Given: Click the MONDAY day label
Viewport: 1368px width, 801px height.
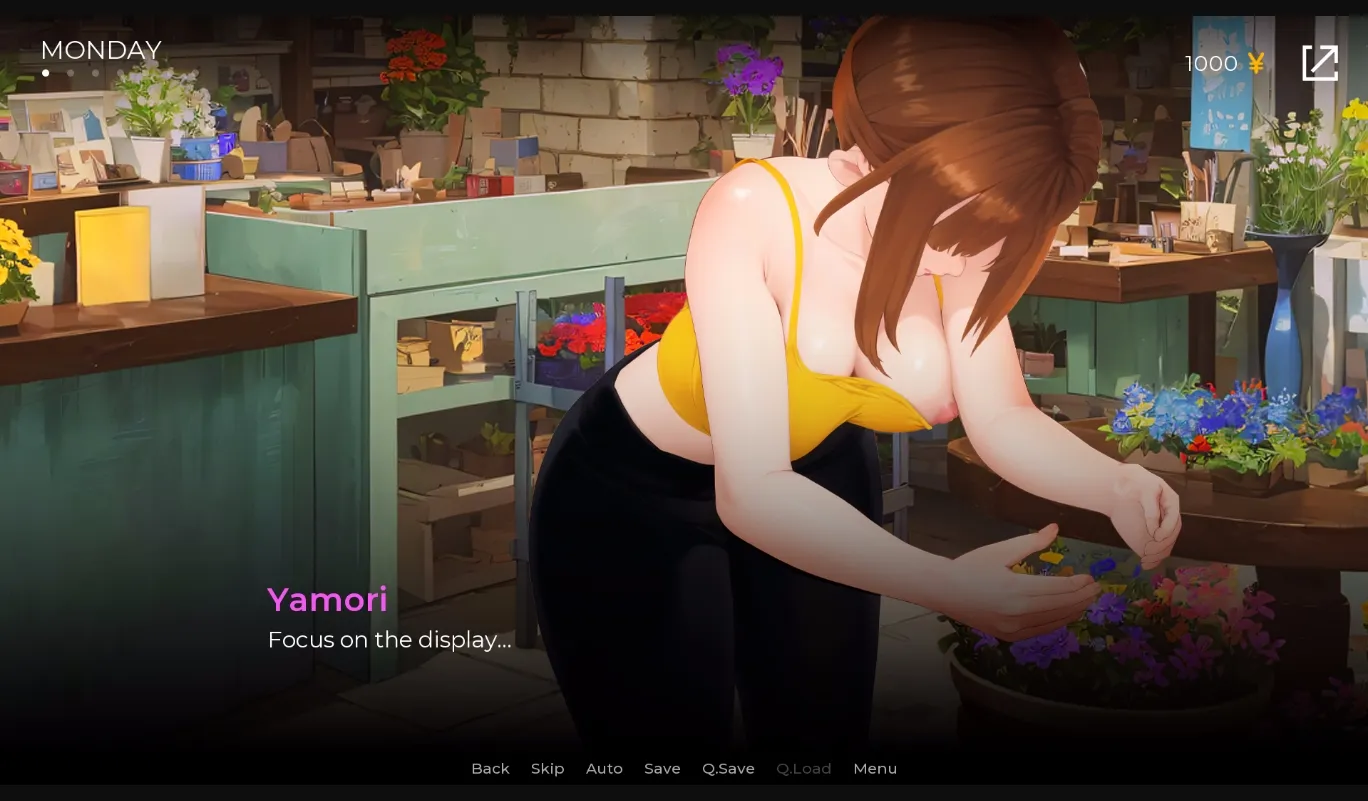Looking at the screenshot, I should point(100,50).
